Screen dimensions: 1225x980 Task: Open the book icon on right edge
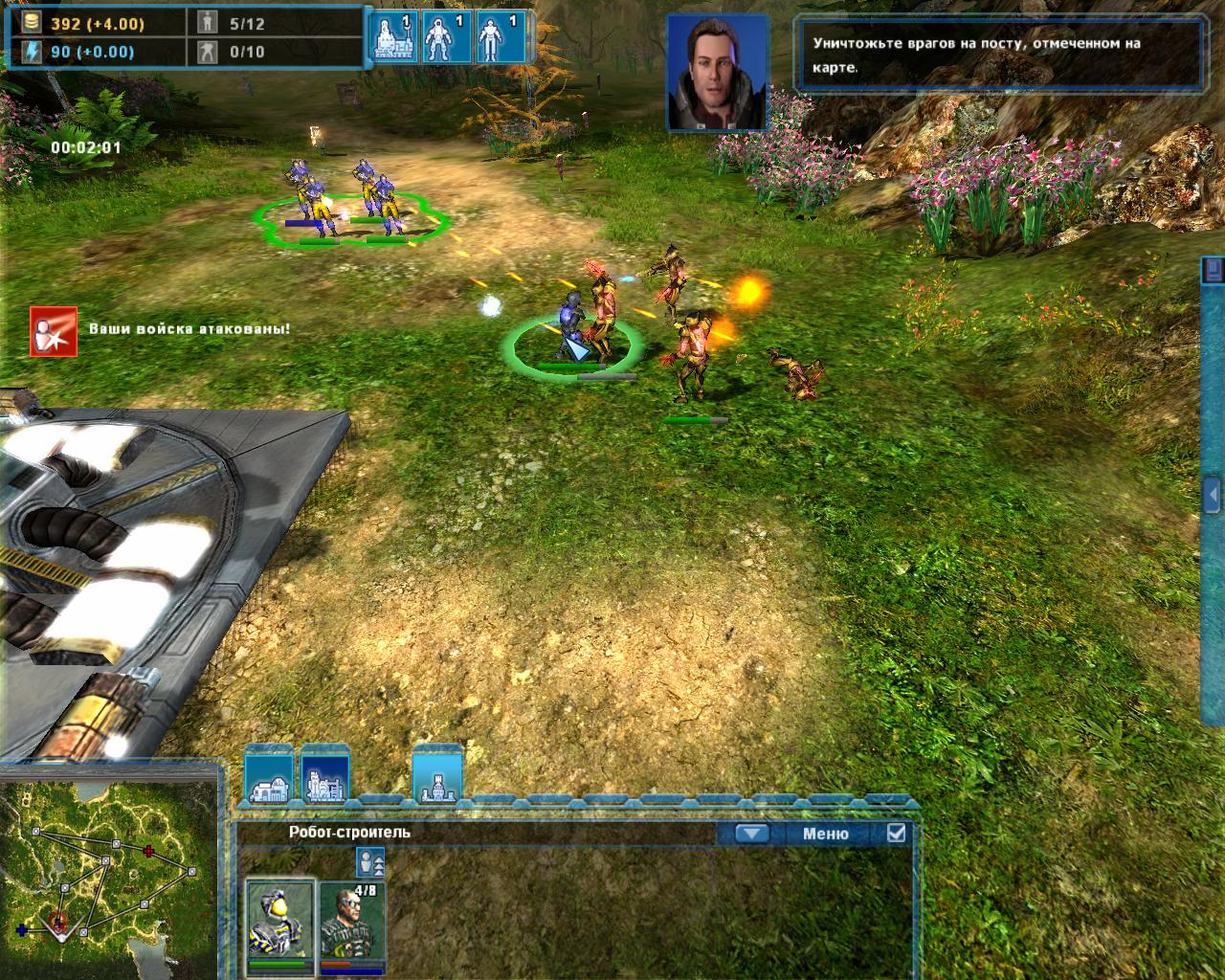[x=1214, y=269]
